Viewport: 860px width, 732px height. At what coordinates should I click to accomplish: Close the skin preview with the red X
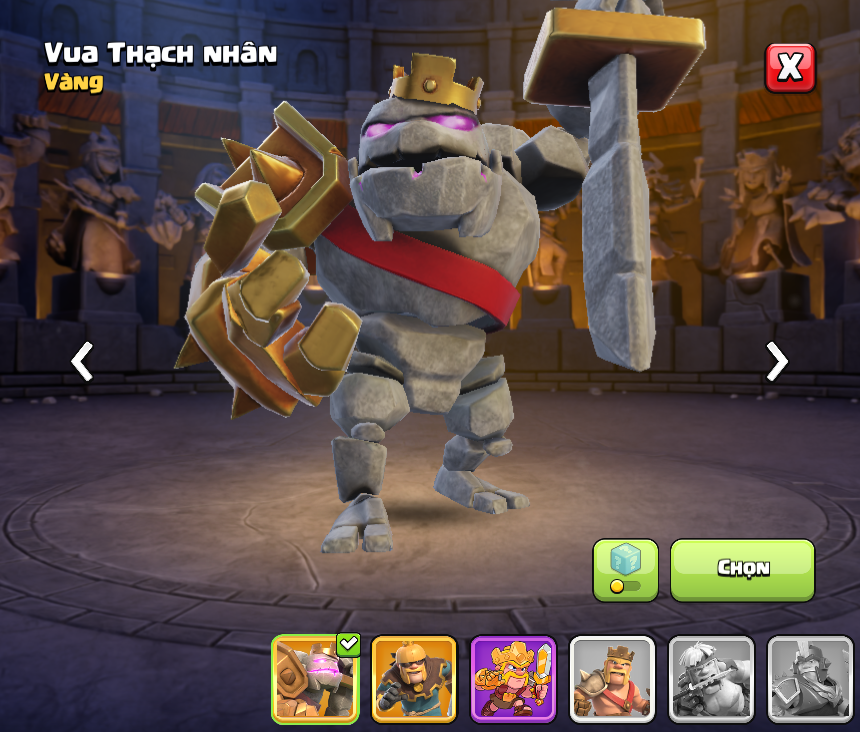coord(790,68)
